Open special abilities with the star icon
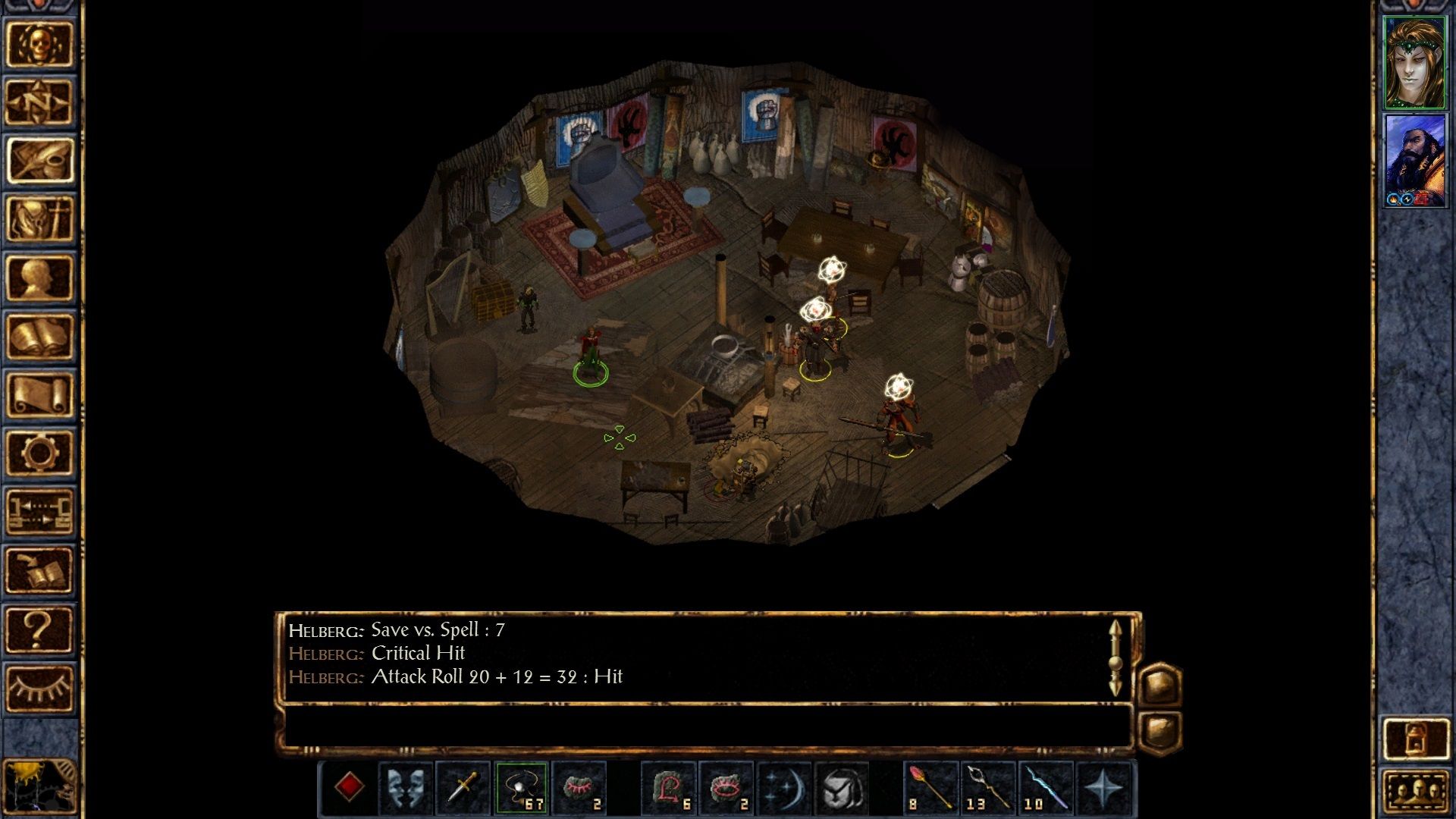Screen dimensions: 1456x819 tap(1103, 789)
